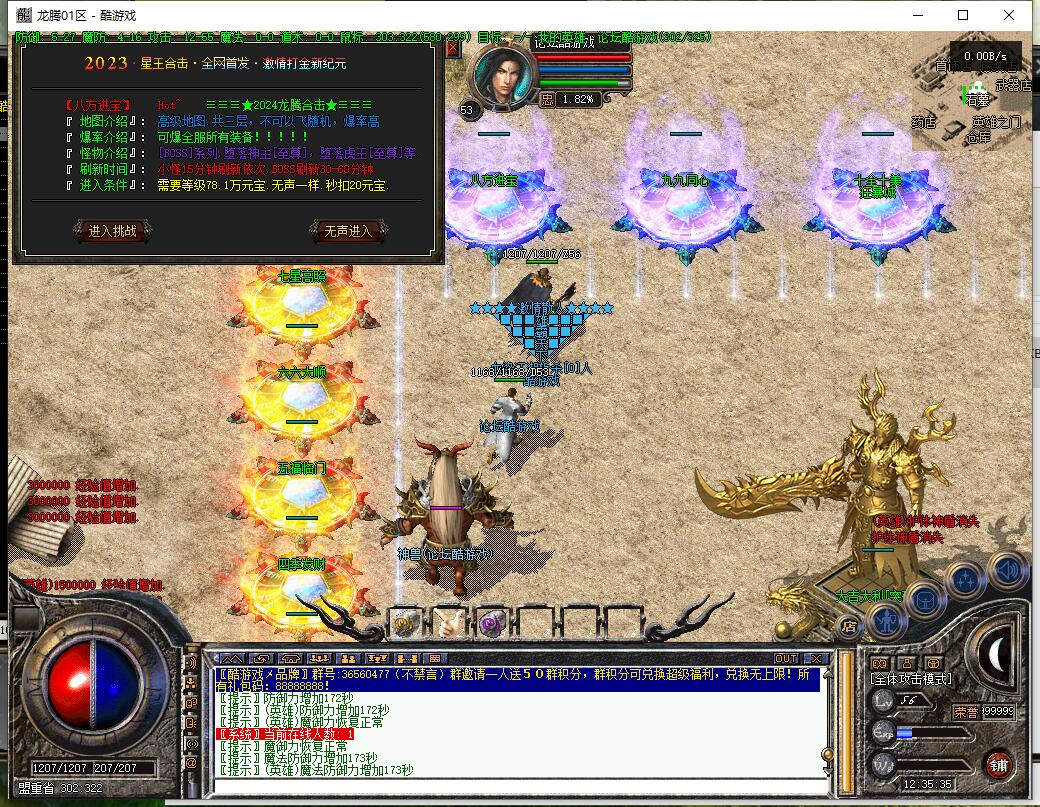Switch attack mode via 全体攻击模式 label
This screenshot has height=807, width=1040.
coord(912,680)
